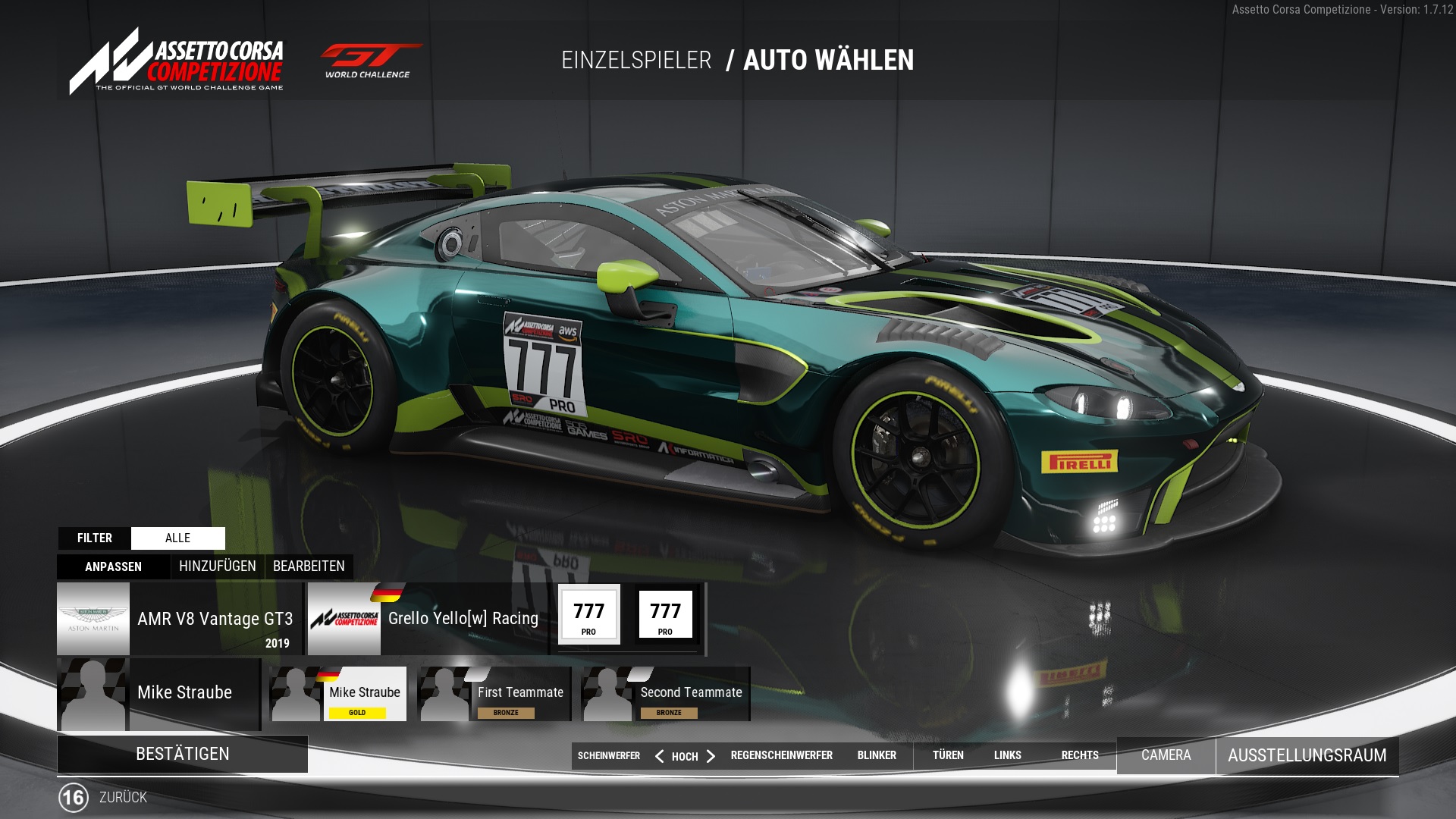Select the Grello Yello[w] Racing team tile
Screen dimensions: 1456x819
click(427, 619)
